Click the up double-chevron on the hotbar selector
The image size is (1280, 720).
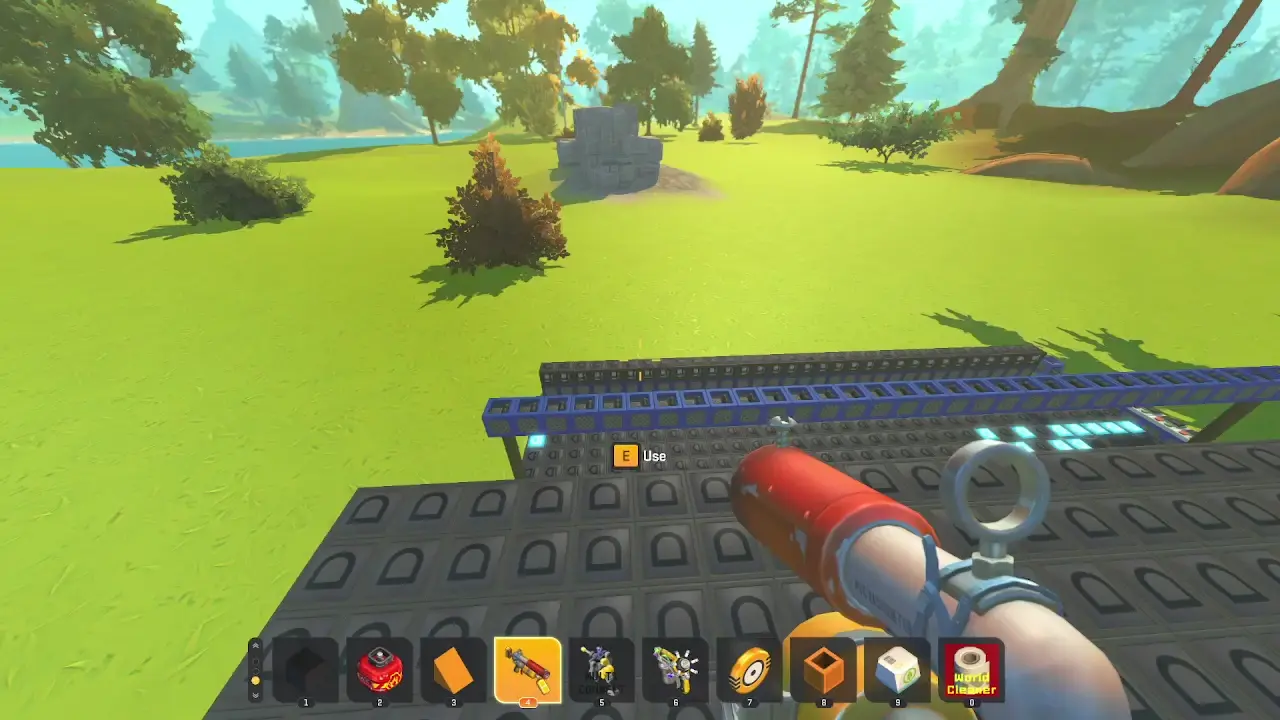tap(255, 645)
